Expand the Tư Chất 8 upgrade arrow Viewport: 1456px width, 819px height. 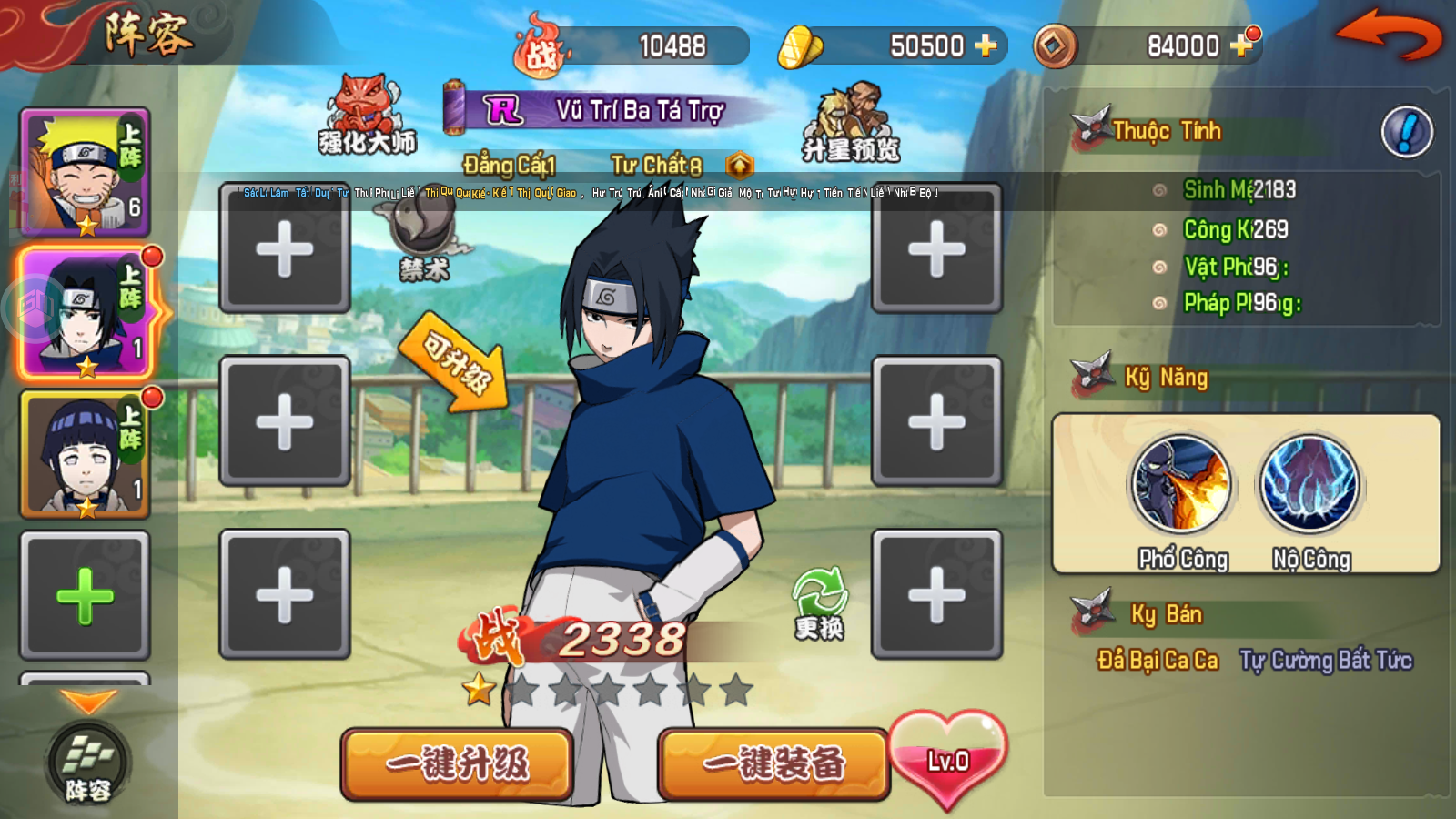pos(740,167)
